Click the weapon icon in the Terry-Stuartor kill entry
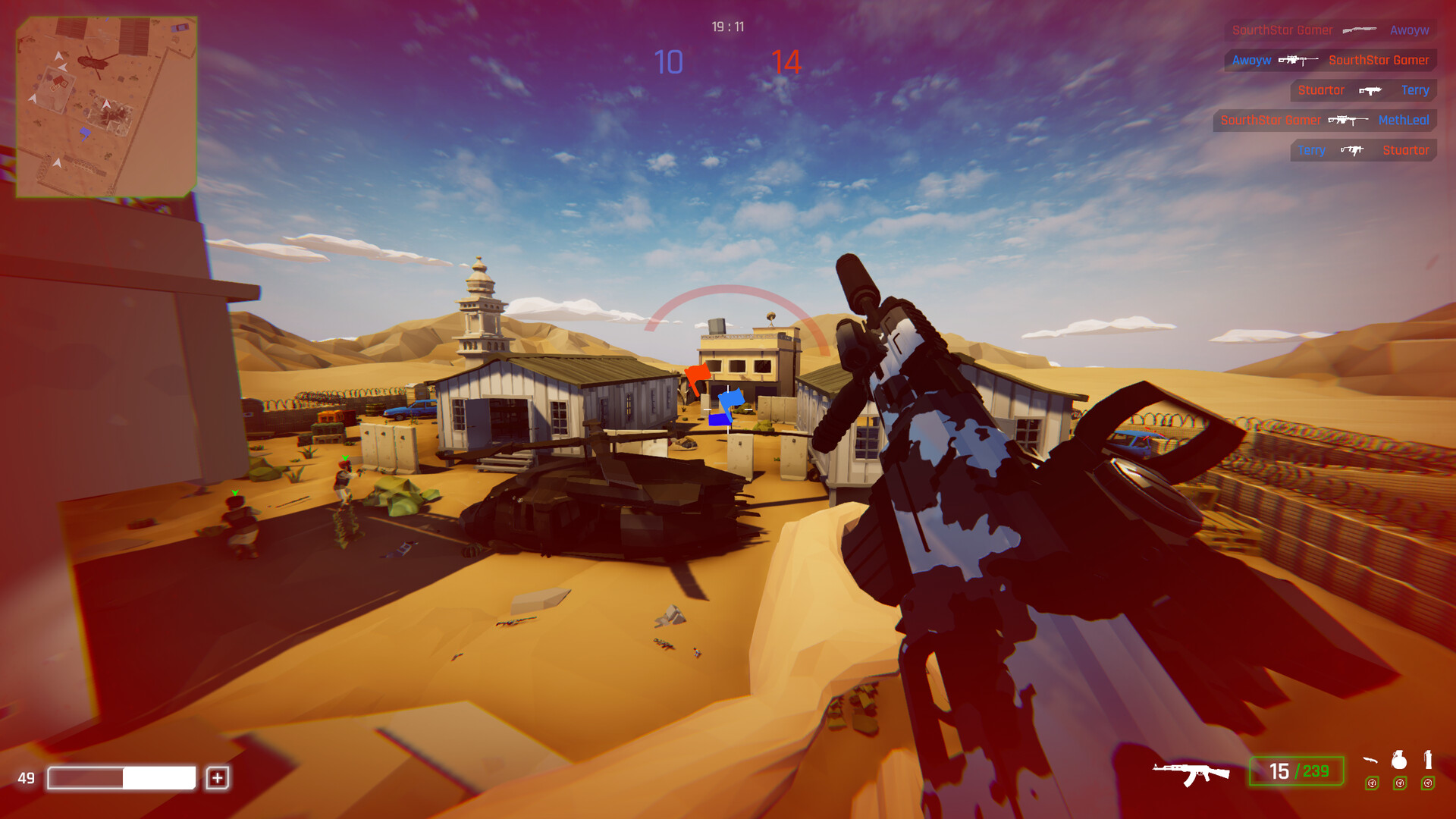 click(x=1352, y=149)
